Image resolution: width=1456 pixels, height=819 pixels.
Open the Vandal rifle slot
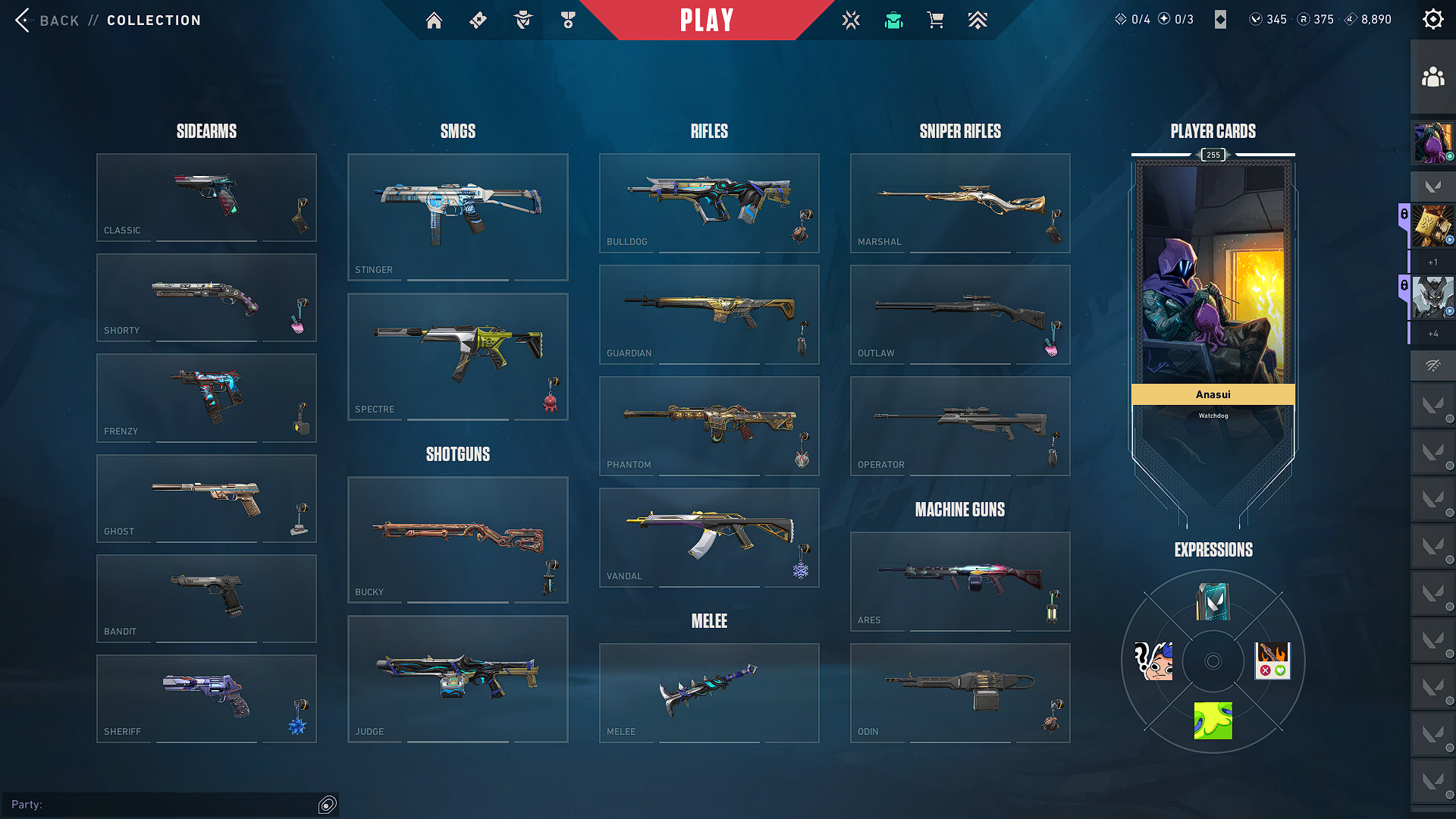point(708,537)
